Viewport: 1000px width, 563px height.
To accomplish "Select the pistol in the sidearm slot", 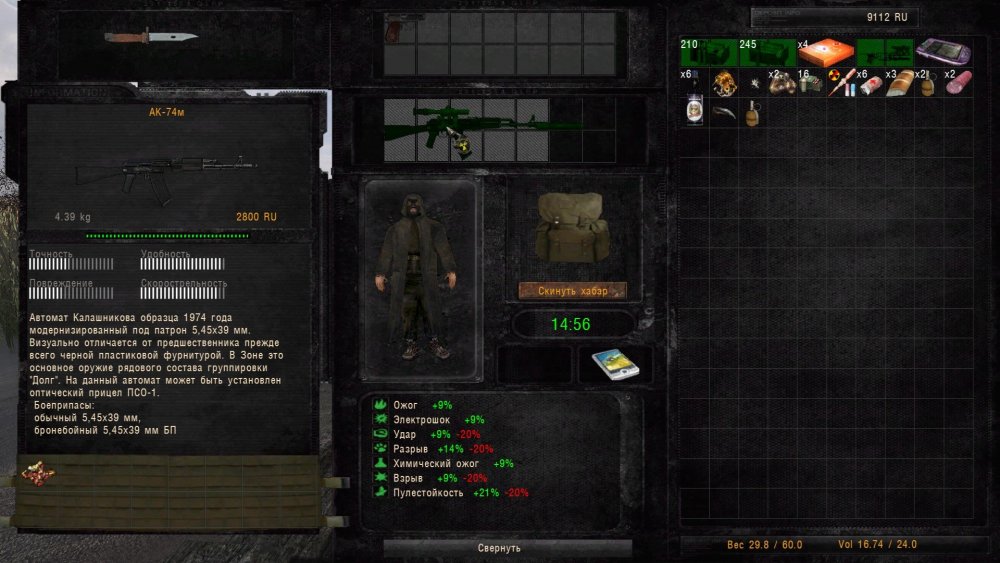I will (x=398, y=27).
